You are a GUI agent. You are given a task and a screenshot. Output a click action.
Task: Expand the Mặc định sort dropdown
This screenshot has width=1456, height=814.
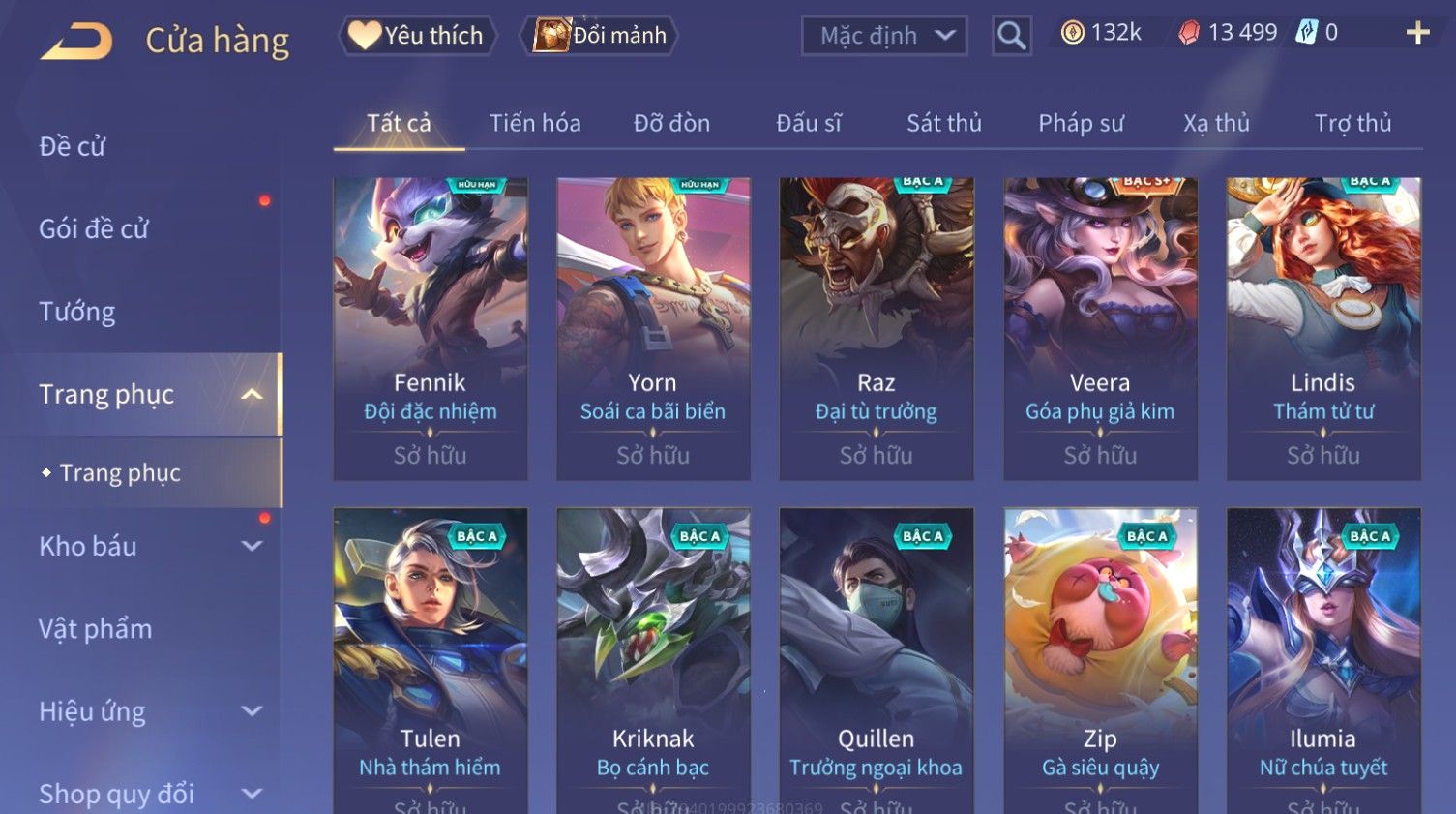point(884,37)
